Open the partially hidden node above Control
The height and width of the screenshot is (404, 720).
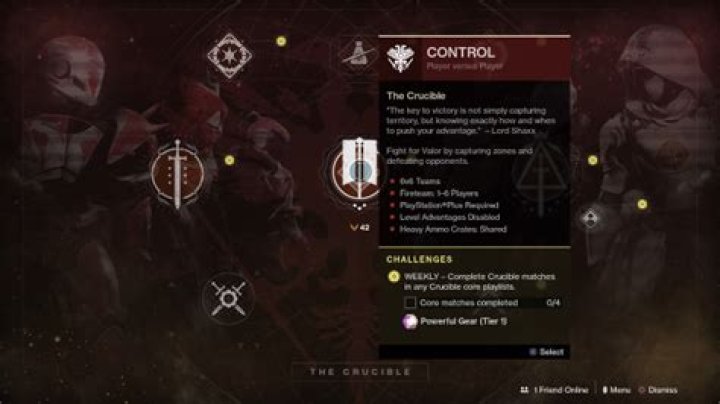pos(355,55)
